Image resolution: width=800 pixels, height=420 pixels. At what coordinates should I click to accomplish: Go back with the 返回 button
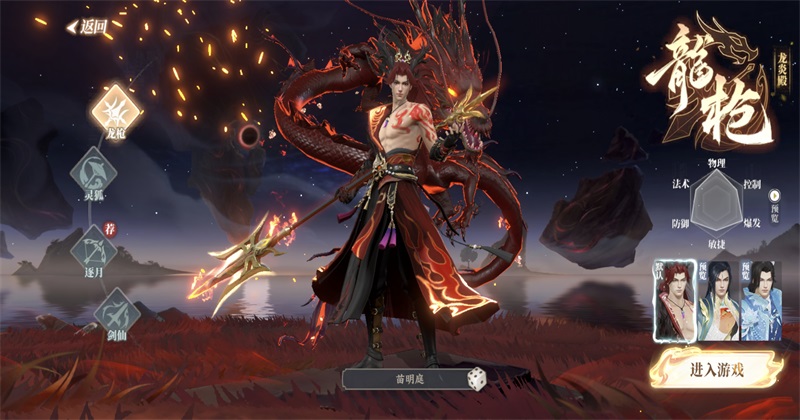tap(88, 27)
